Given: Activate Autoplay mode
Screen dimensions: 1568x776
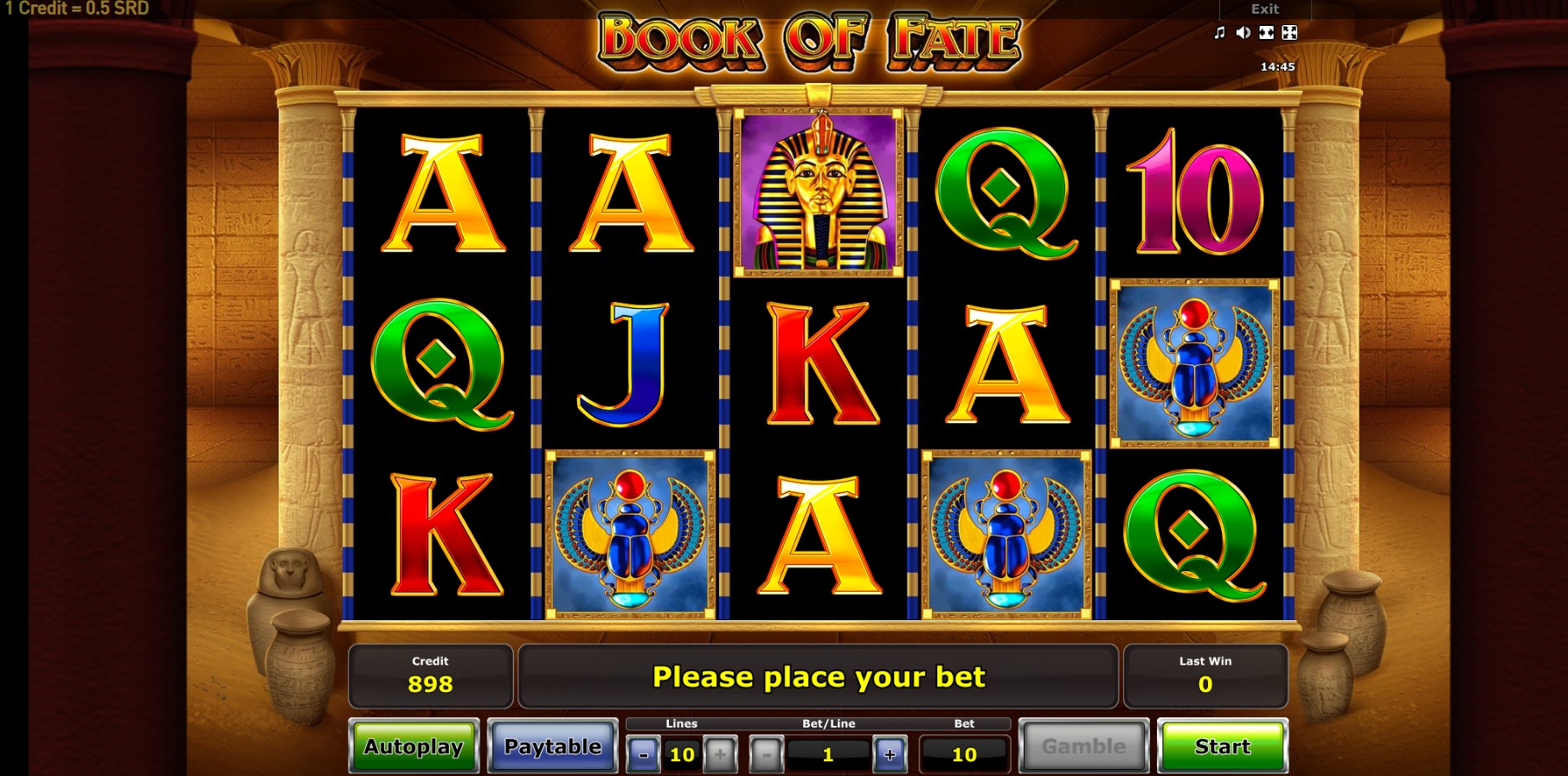Looking at the screenshot, I should coord(414,746).
